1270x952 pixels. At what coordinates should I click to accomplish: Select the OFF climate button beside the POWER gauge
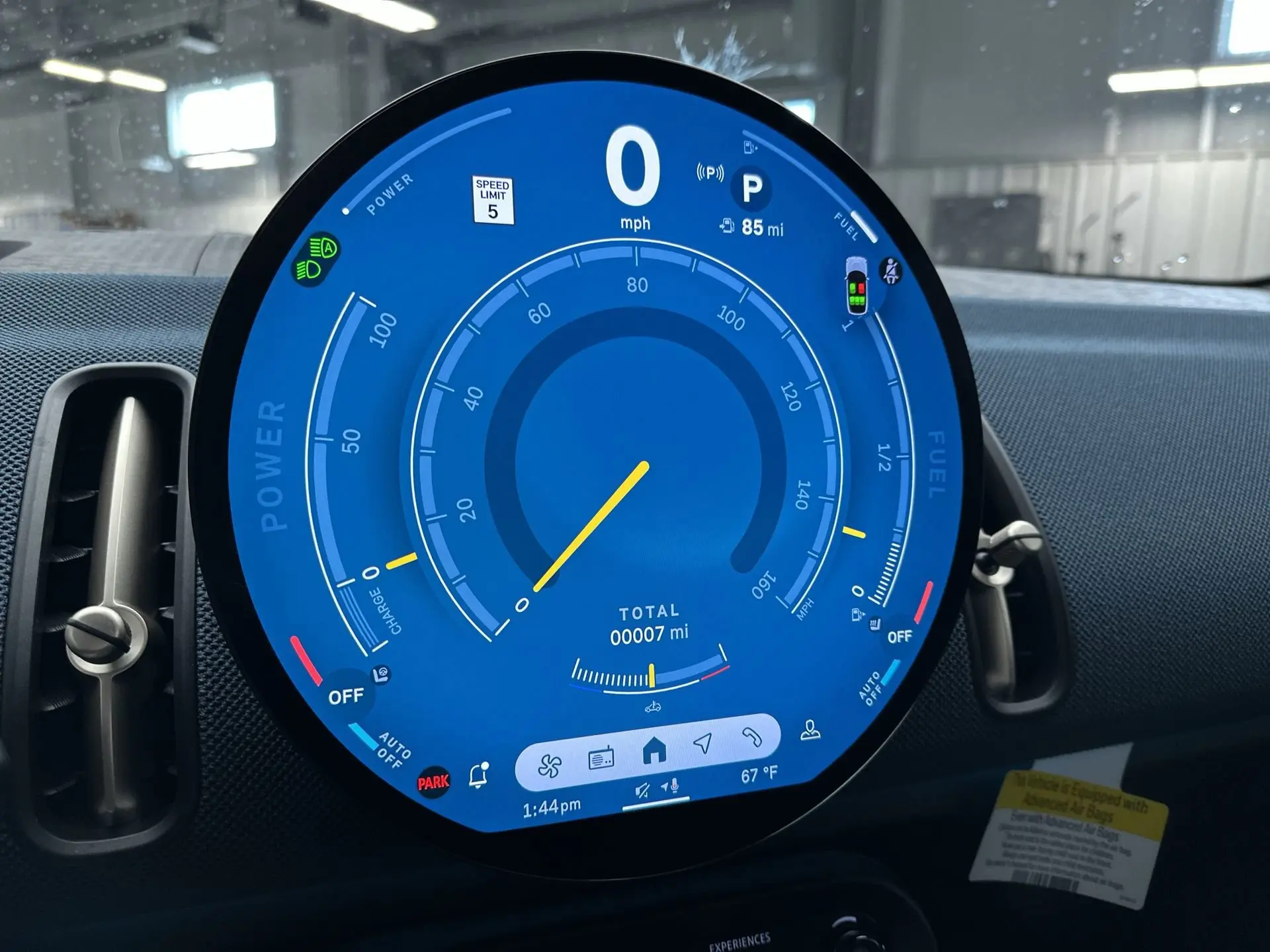(346, 696)
